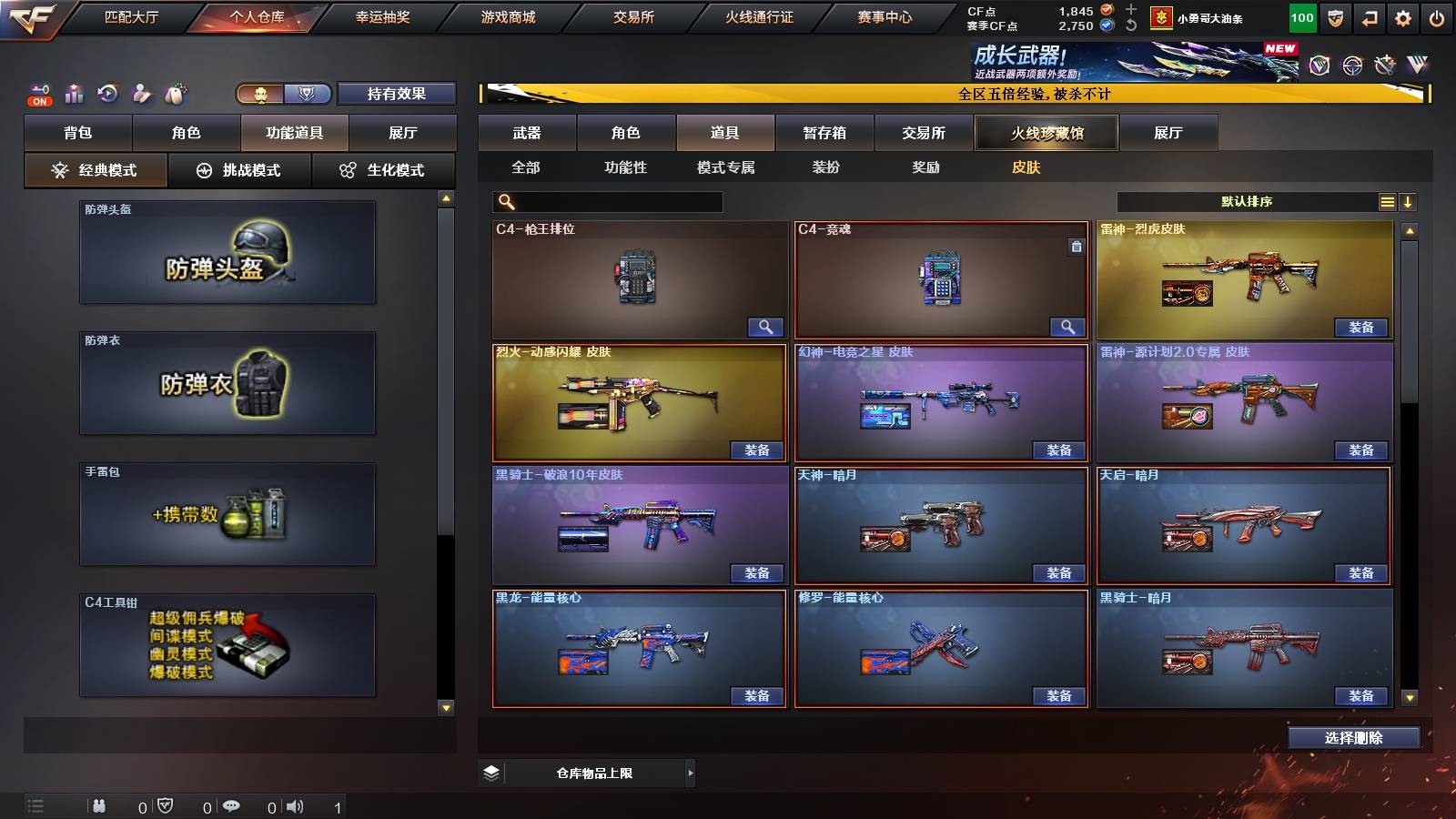Click the 选择删除 button below item grid
The width and height of the screenshot is (1456, 819).
(x=1353, y=738)
